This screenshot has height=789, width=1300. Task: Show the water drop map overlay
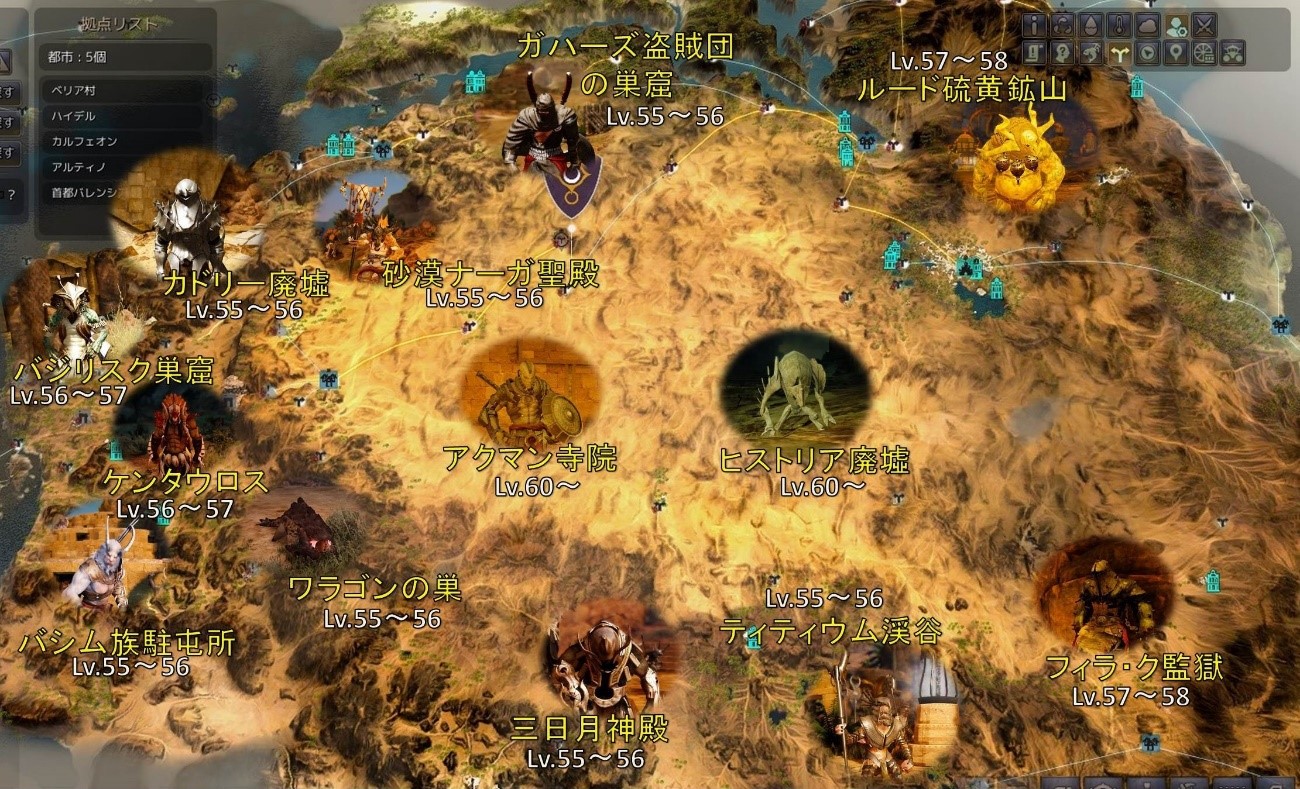[1091, 24]
